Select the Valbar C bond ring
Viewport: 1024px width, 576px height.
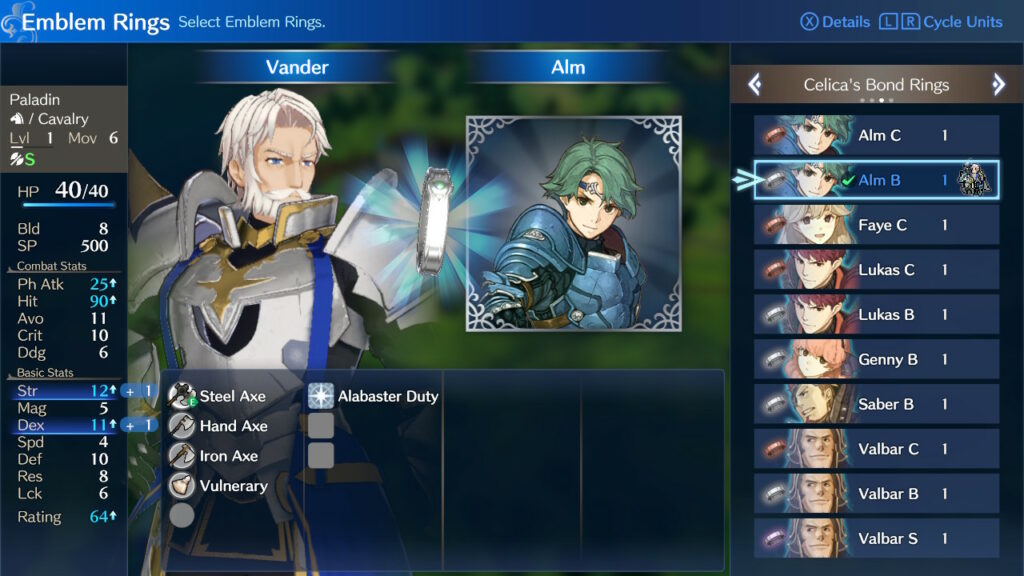coord(876,449)
